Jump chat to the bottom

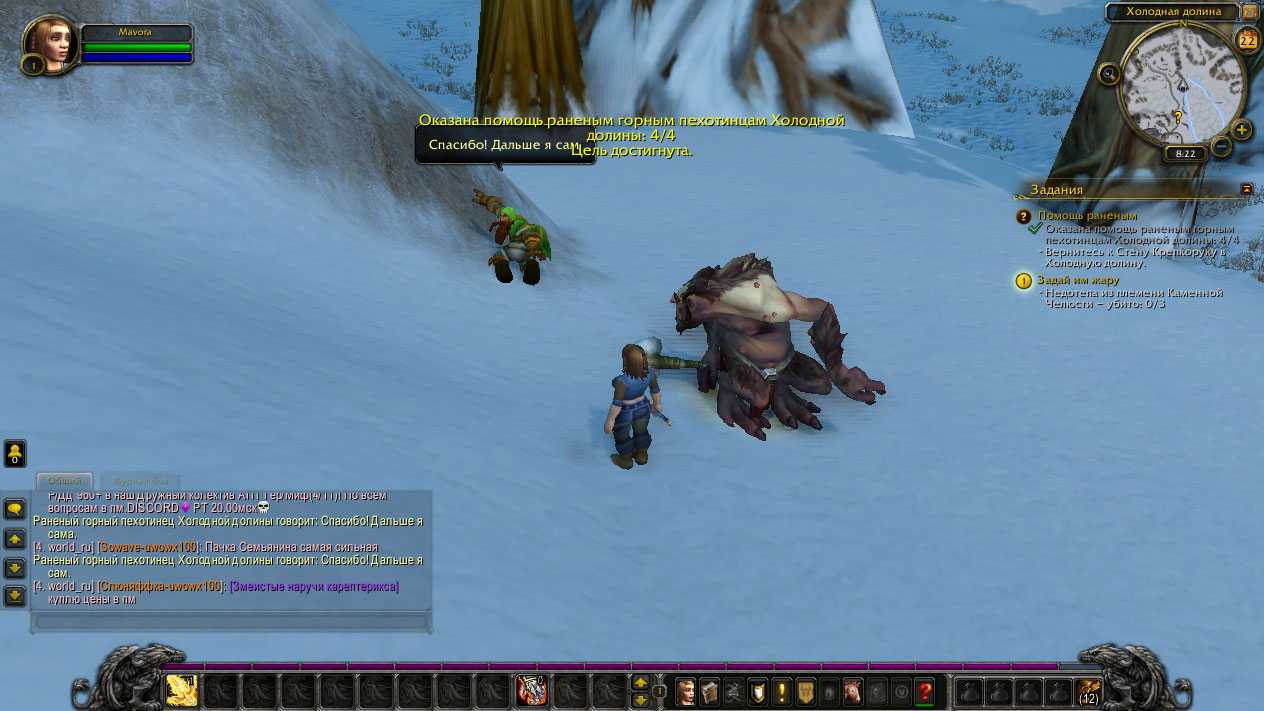click(15, 596)
